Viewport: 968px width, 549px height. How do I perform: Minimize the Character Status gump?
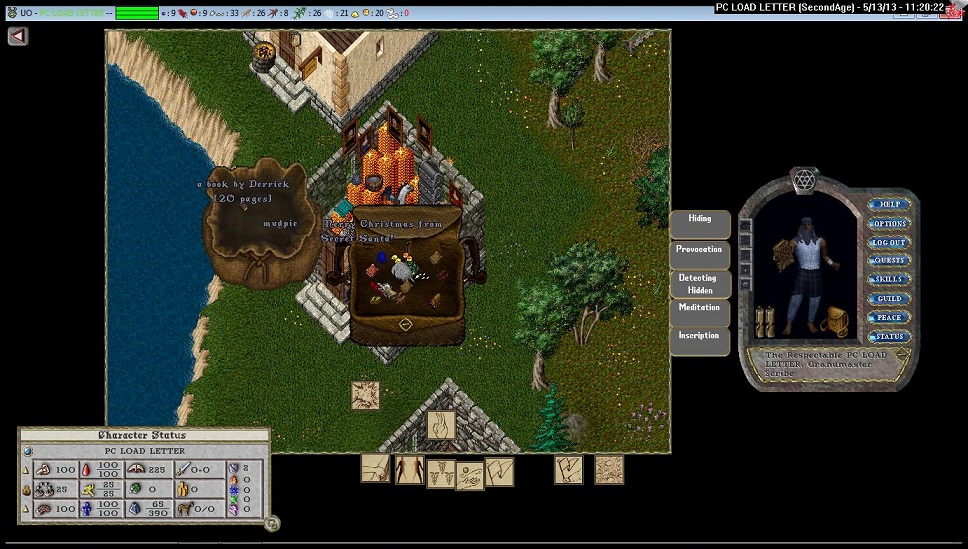272,523
